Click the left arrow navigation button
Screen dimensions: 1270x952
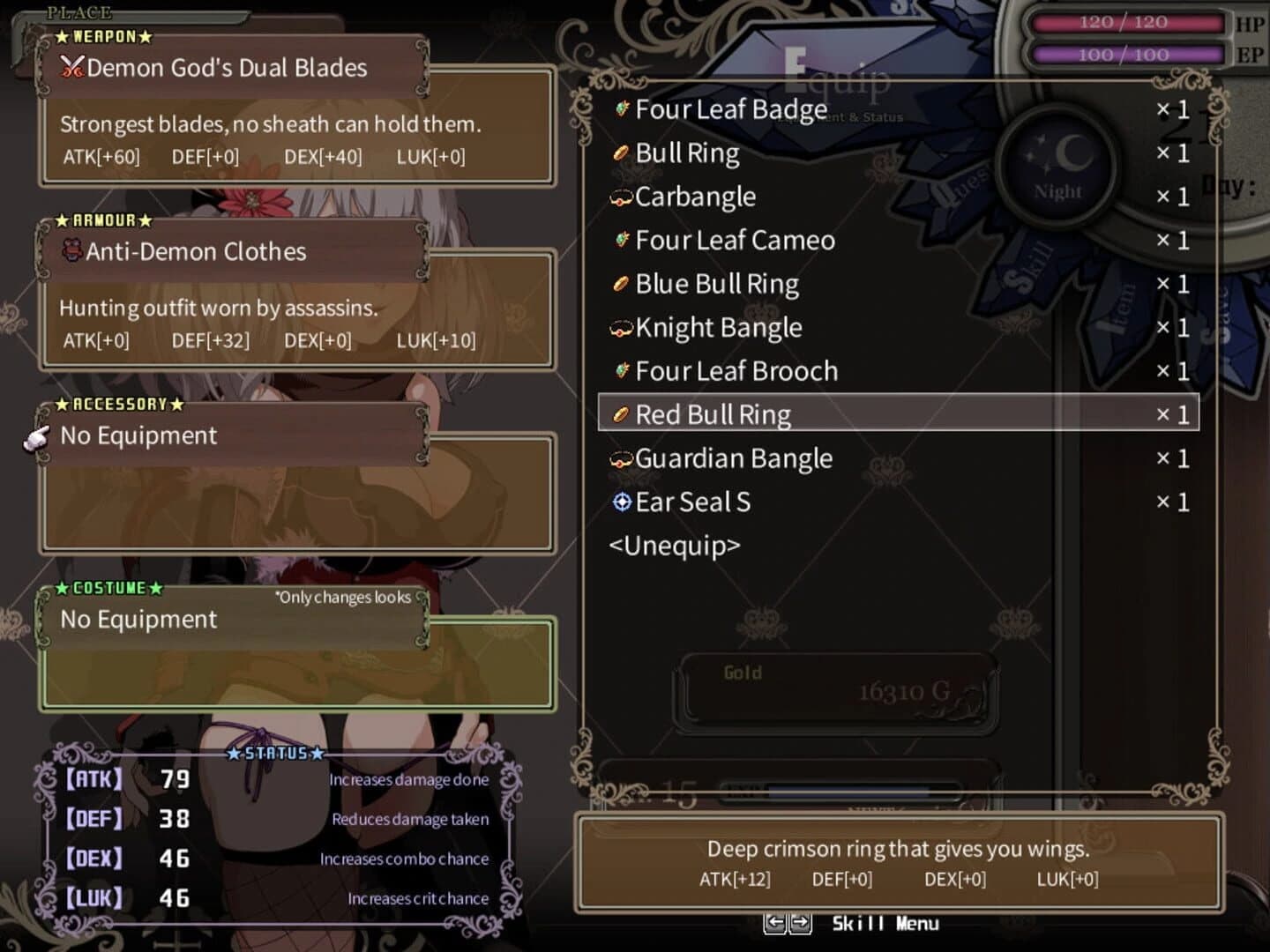[777, 924]
